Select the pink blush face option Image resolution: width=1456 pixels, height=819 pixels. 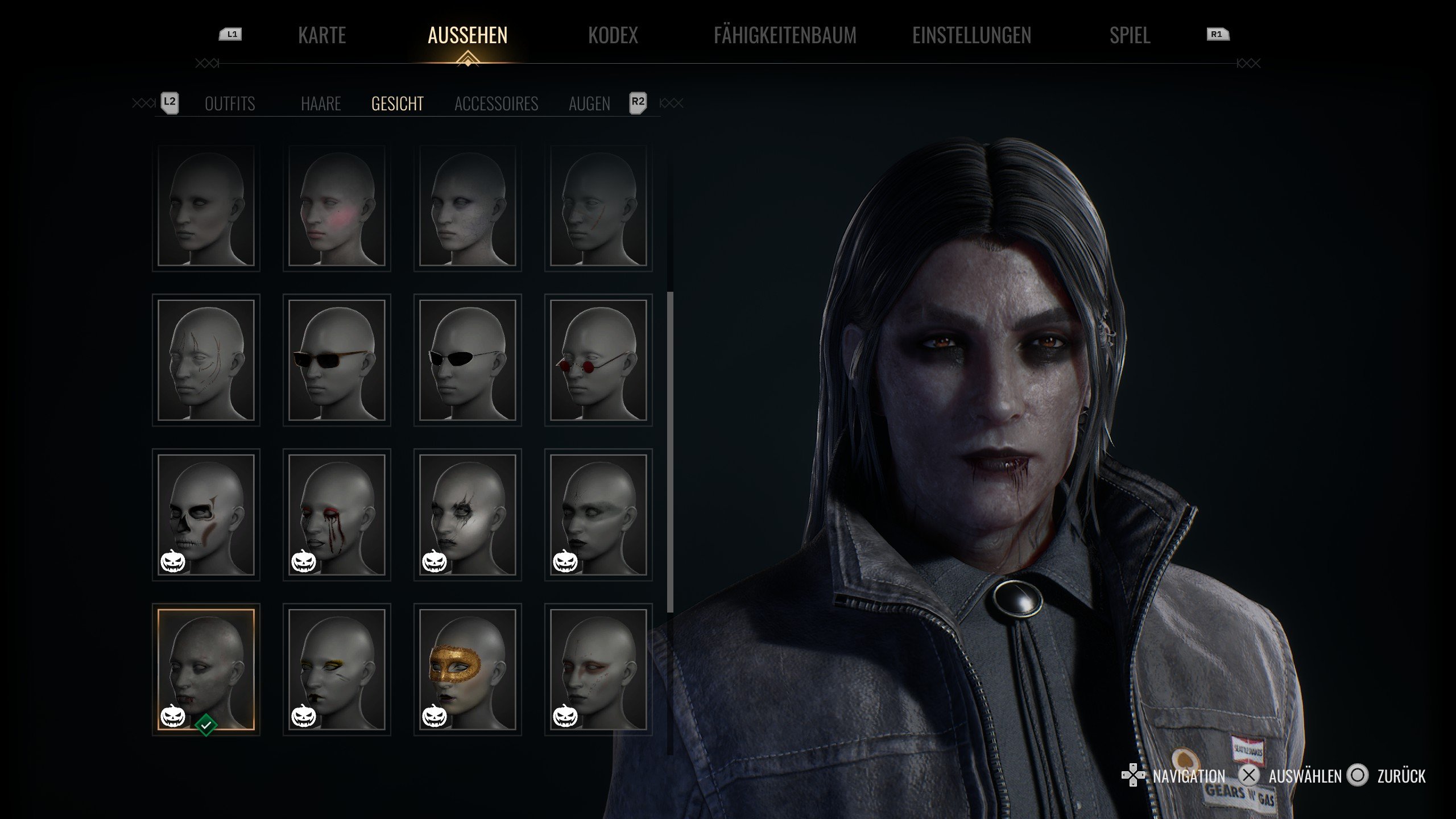337,206
